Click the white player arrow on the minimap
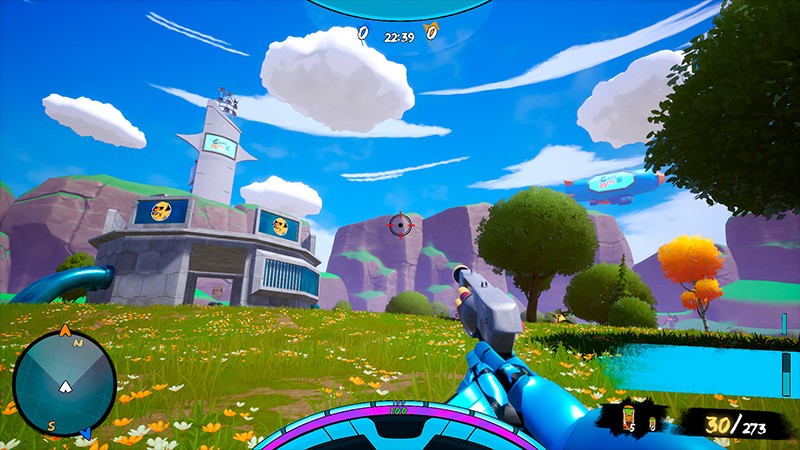 point(66,385)
